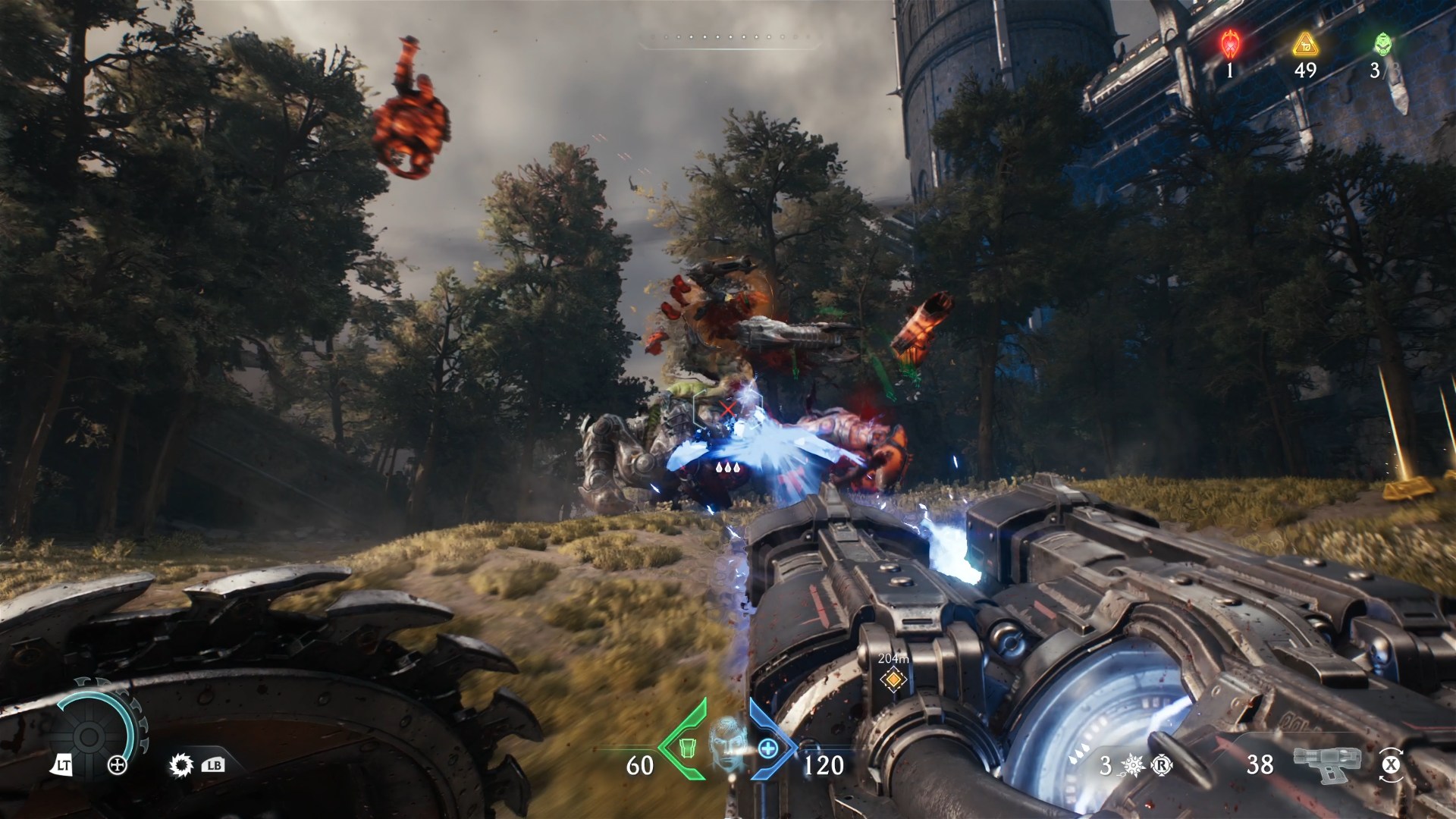Click the red demon life sigil icon

point(1229,45)
